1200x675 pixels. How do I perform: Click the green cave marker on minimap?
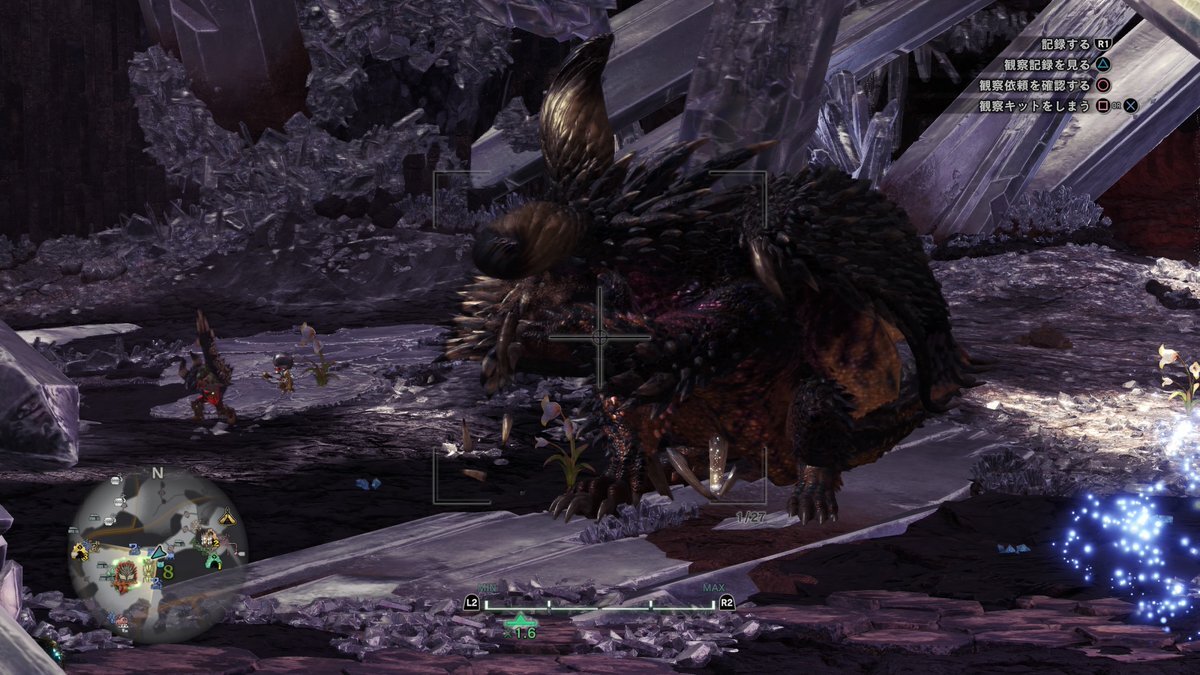pyautogui.click(x=213, y=561)
